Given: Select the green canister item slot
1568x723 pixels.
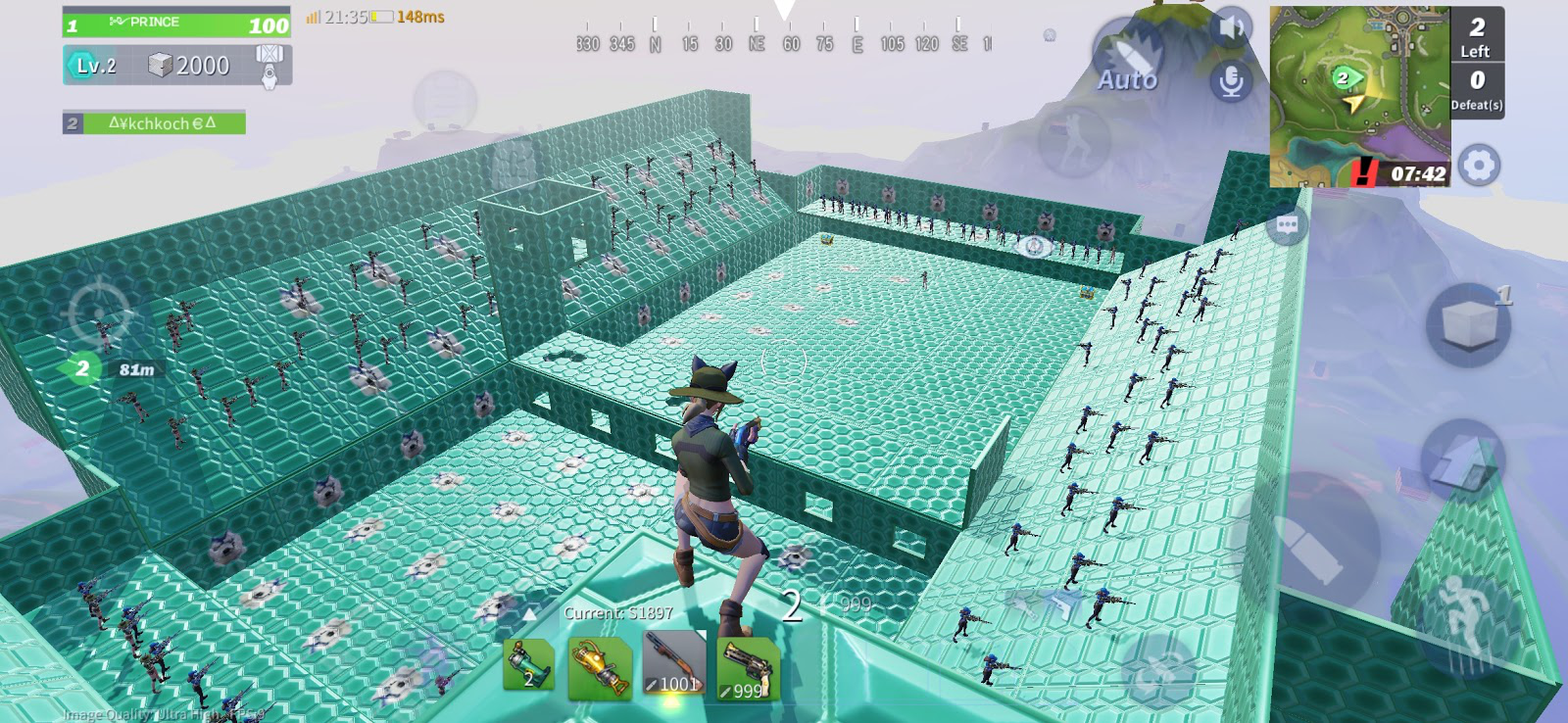Looking at the screenshot, I should point(529,664).
